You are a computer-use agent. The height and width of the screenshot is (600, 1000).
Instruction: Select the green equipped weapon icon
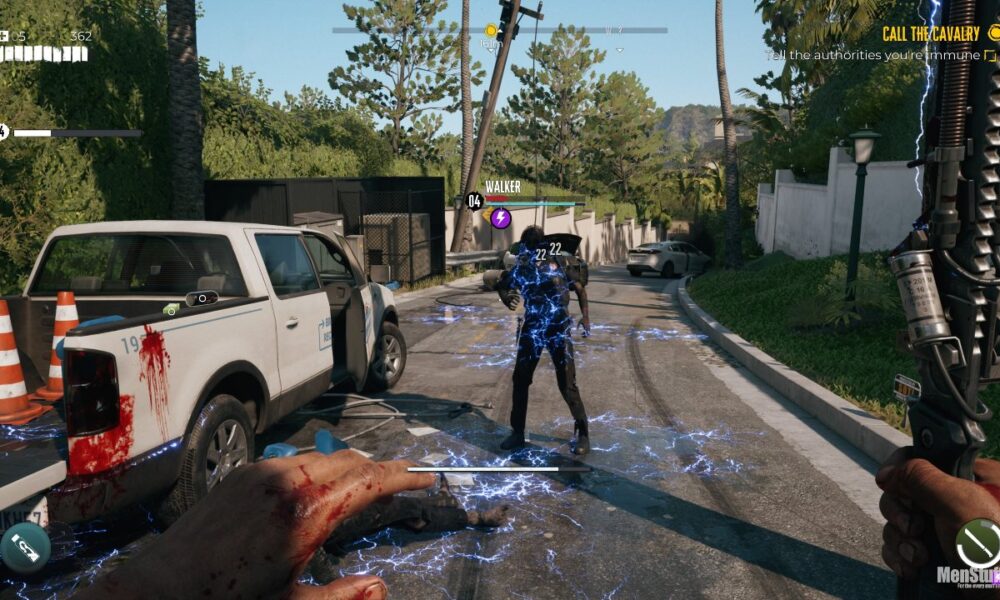tap(976, 543)
